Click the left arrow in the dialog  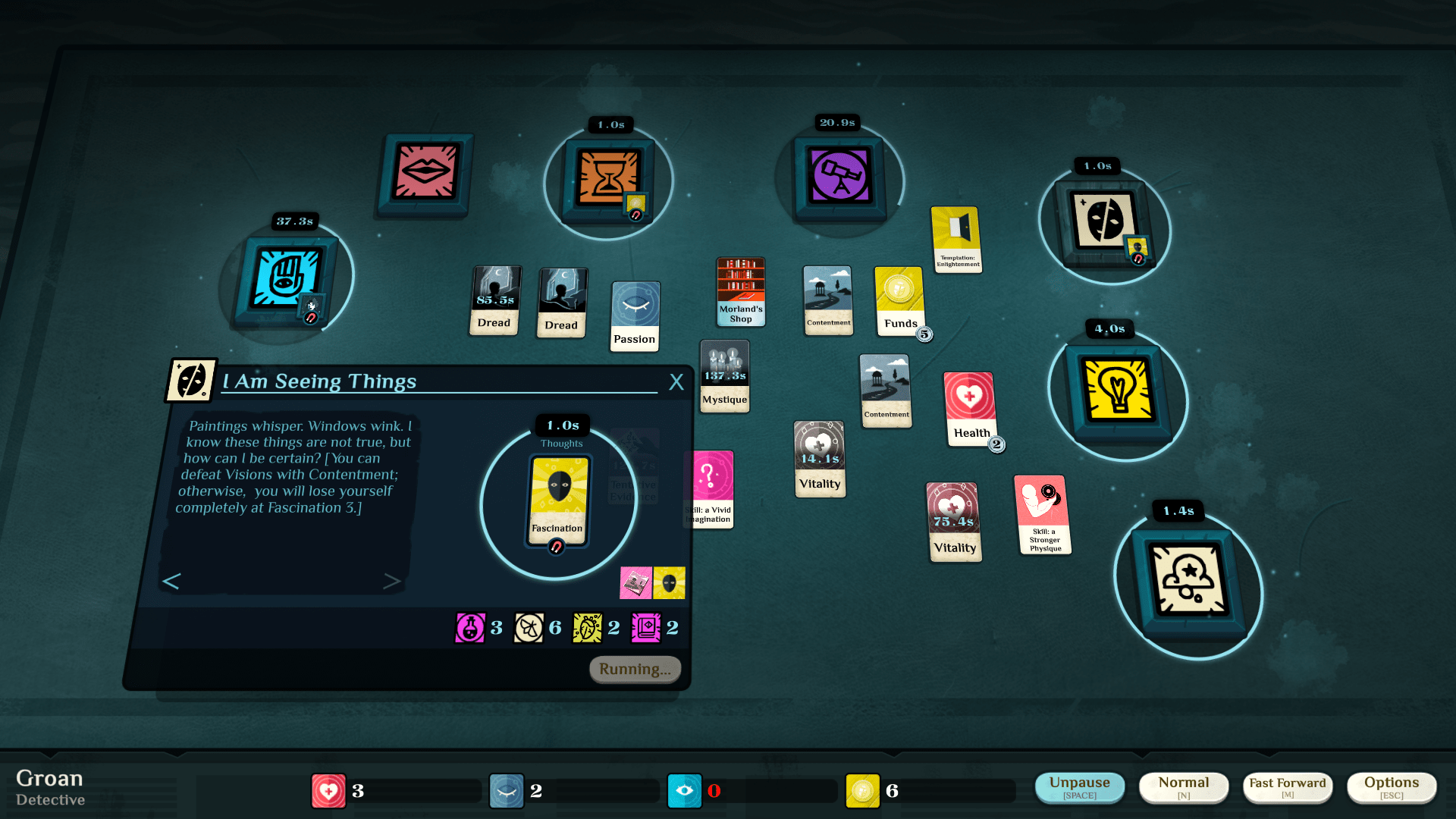click(171, 581)
